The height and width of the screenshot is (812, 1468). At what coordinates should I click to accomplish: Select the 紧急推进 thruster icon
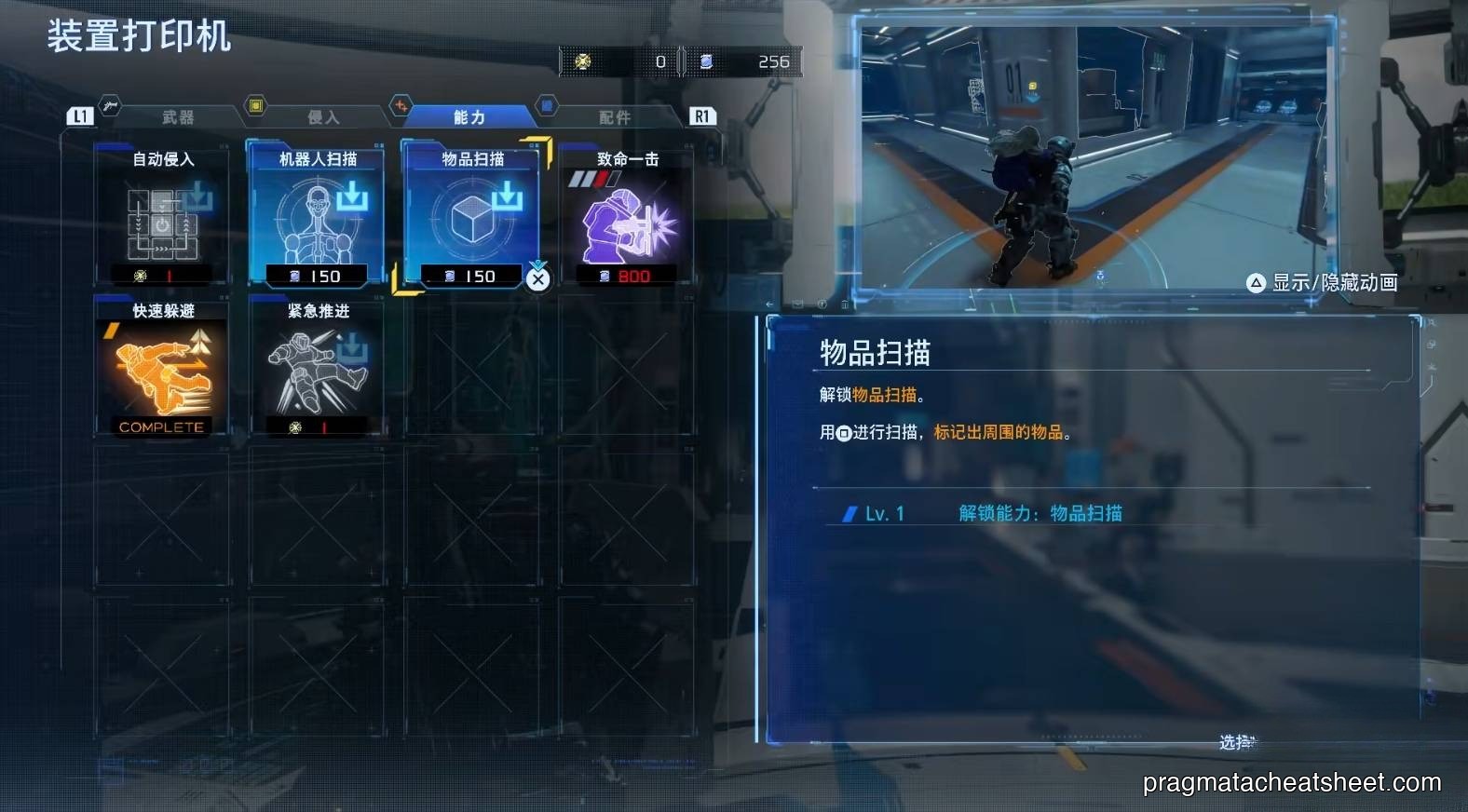coord(315,371)
